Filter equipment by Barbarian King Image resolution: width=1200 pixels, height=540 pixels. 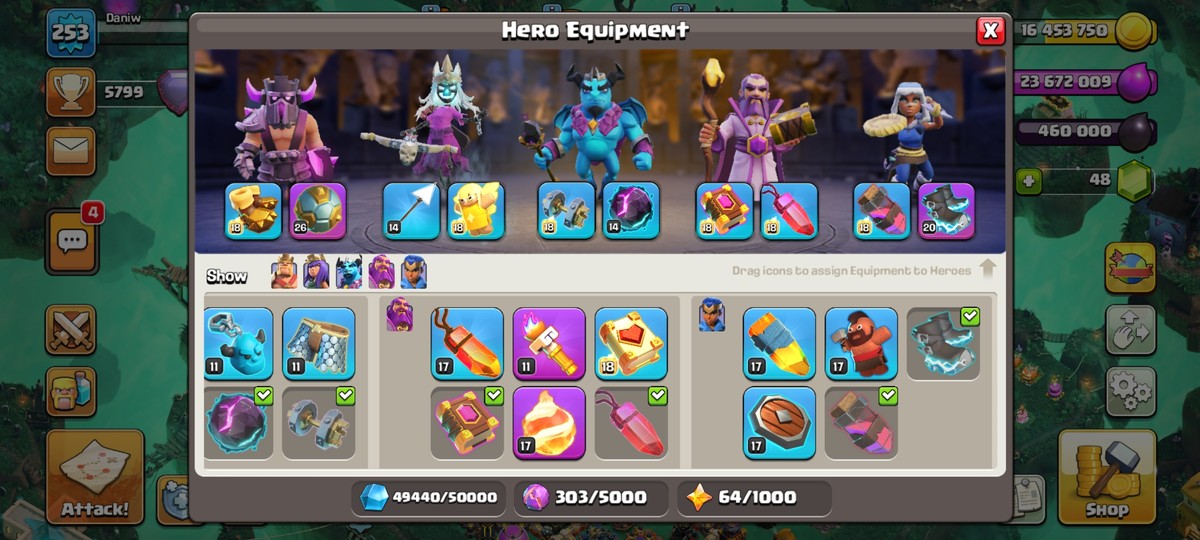284,273
